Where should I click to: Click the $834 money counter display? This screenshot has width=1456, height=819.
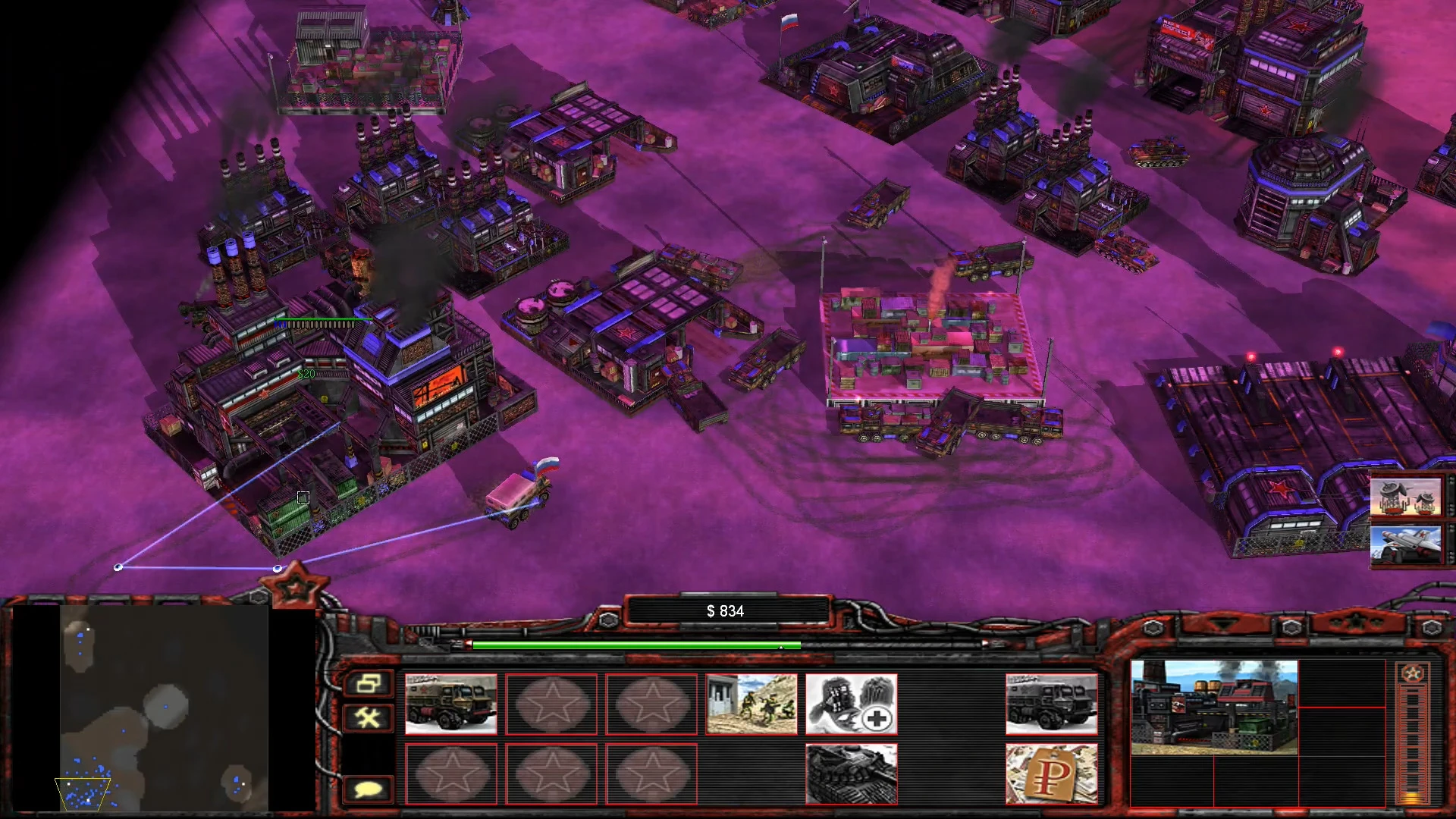726,610
